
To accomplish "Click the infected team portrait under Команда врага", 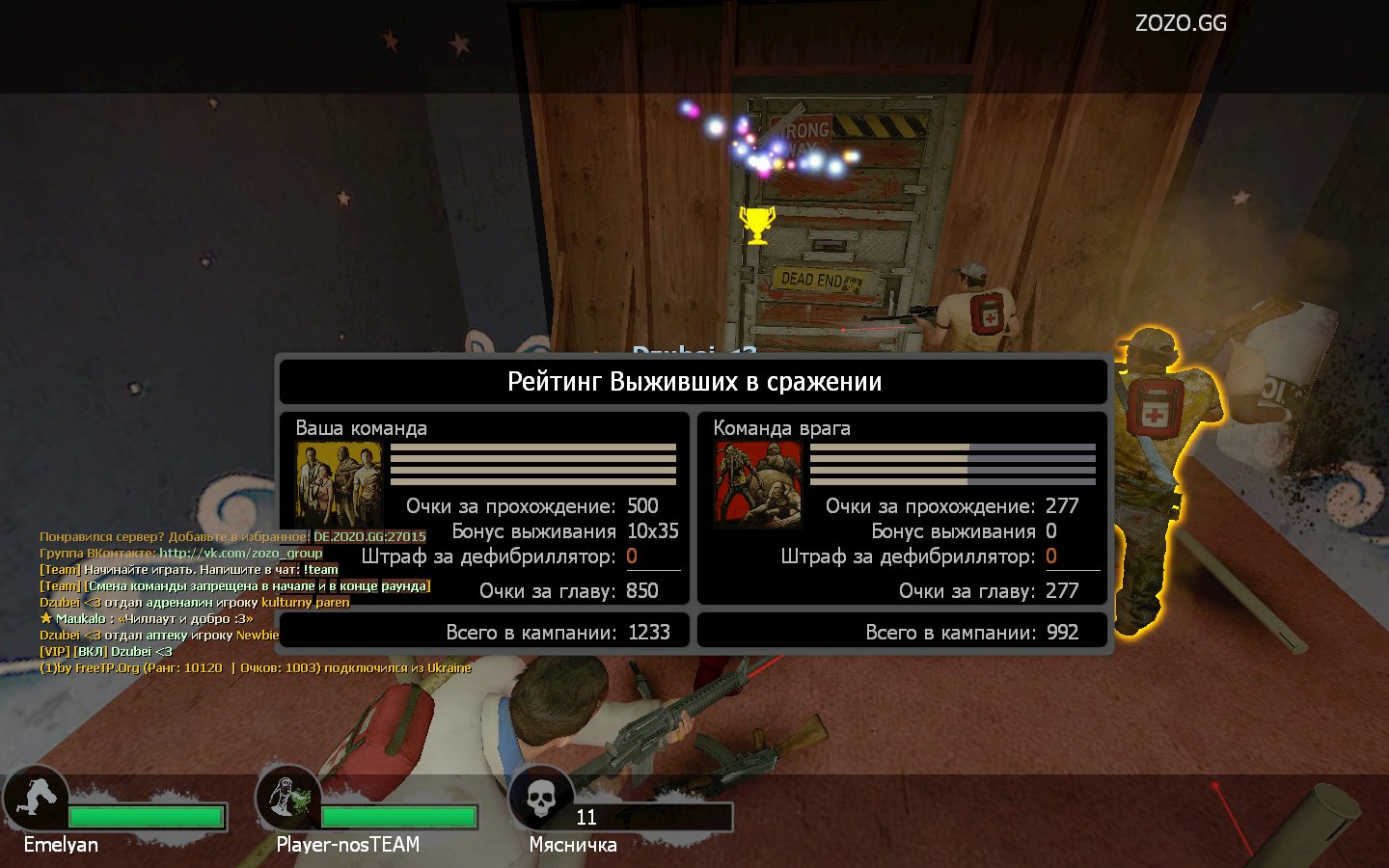I will (x=758, y=485).
